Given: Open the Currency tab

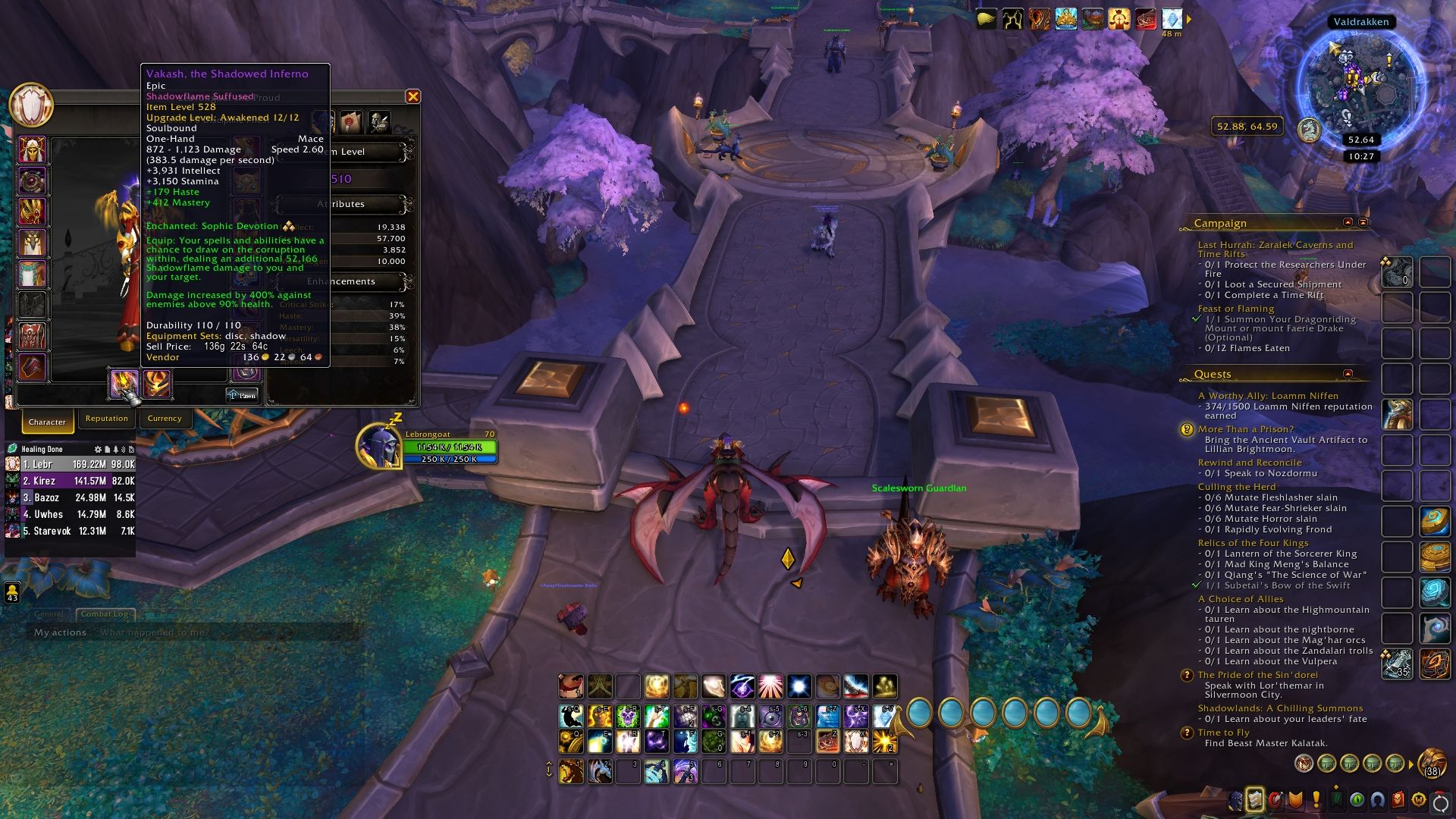Looking at the screenshot, I should (x=165, y=419).
